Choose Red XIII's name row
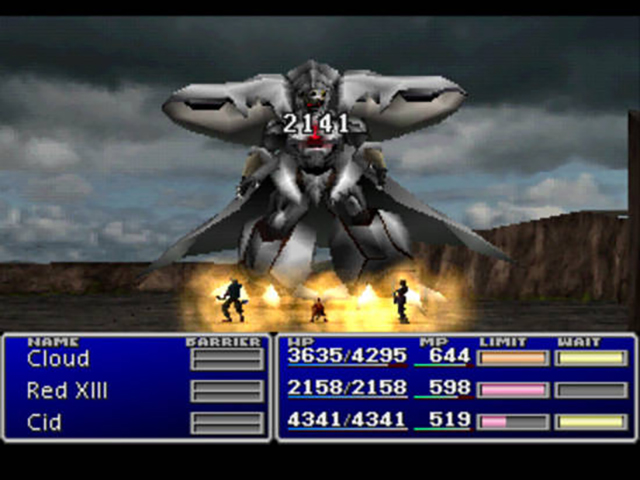640x480 pixels. point(67,390)
